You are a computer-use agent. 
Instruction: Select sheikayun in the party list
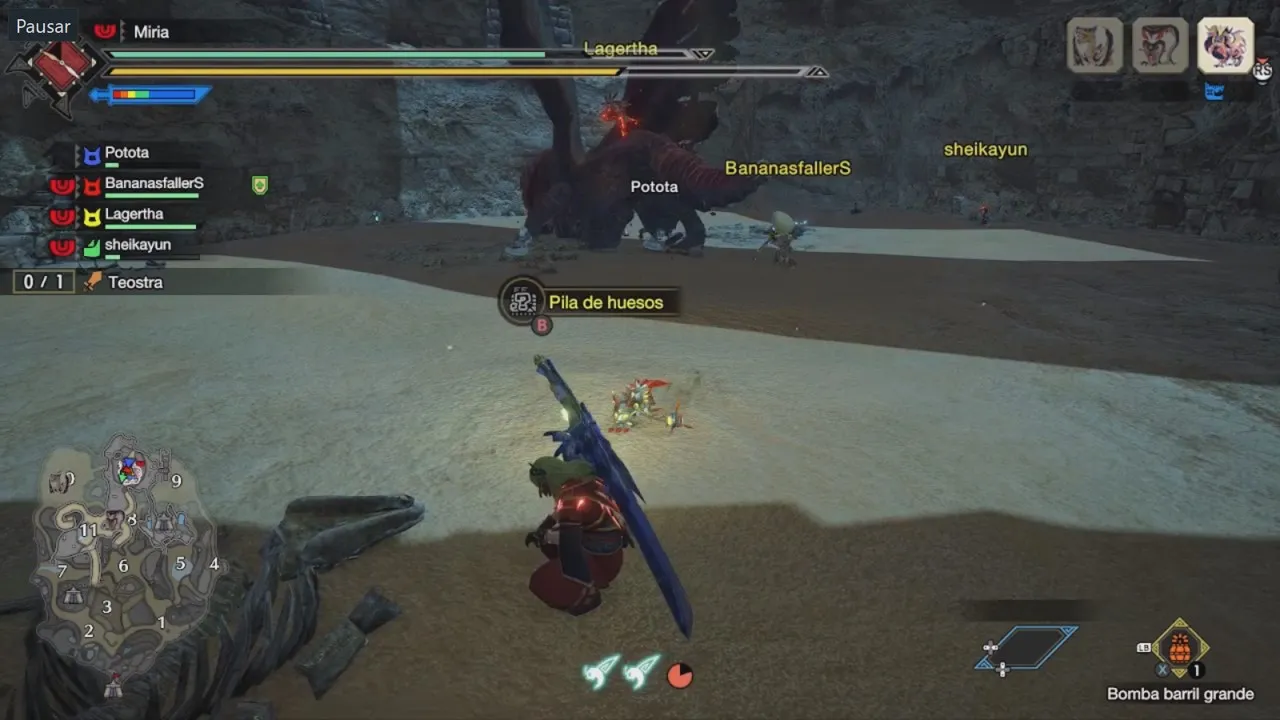click(x=137, y=245)
